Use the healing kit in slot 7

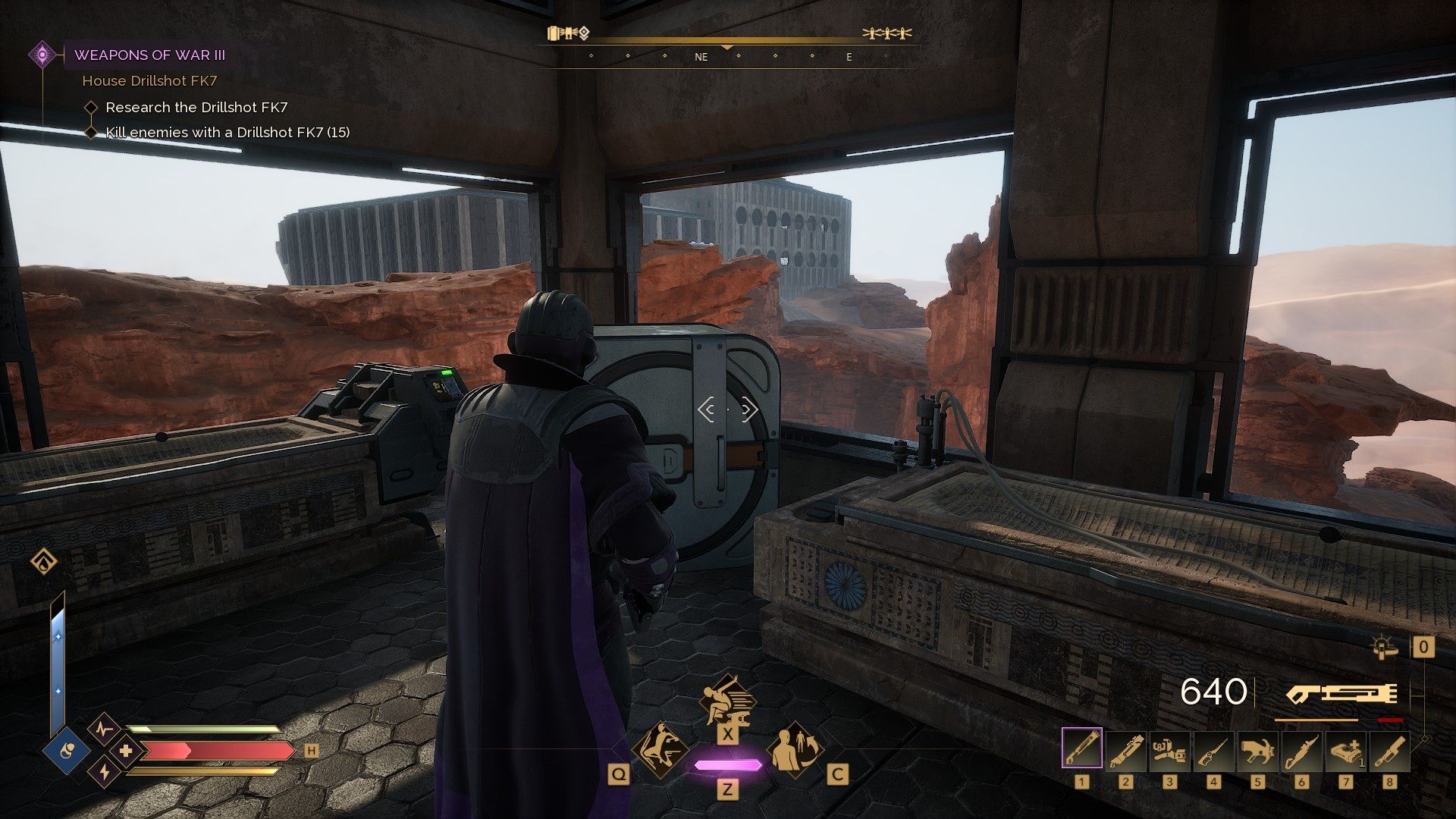[x=1345, y=750]
